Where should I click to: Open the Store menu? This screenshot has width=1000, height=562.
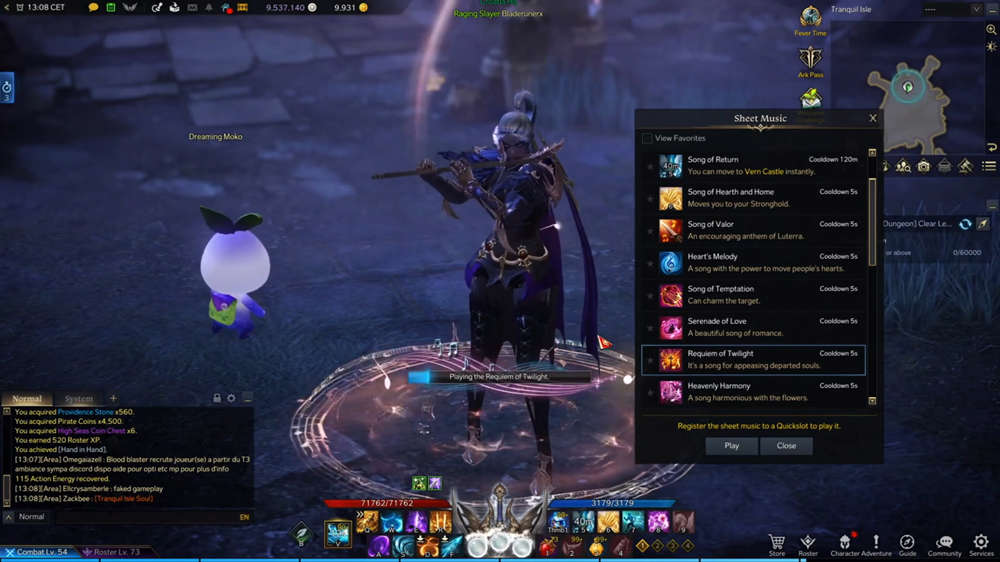coord(777,543)
